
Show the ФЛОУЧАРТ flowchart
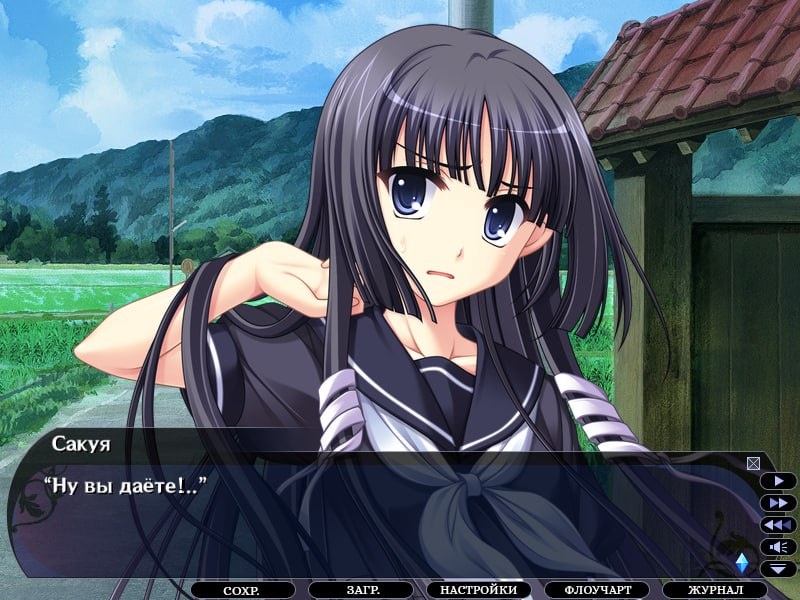(x=596, y=591)
